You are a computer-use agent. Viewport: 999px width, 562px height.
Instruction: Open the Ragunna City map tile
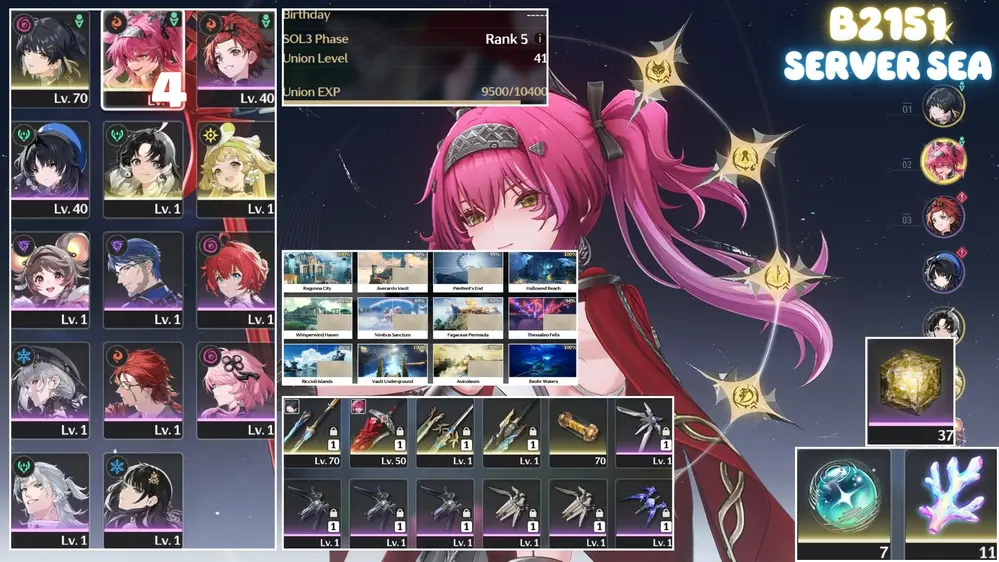319,271
